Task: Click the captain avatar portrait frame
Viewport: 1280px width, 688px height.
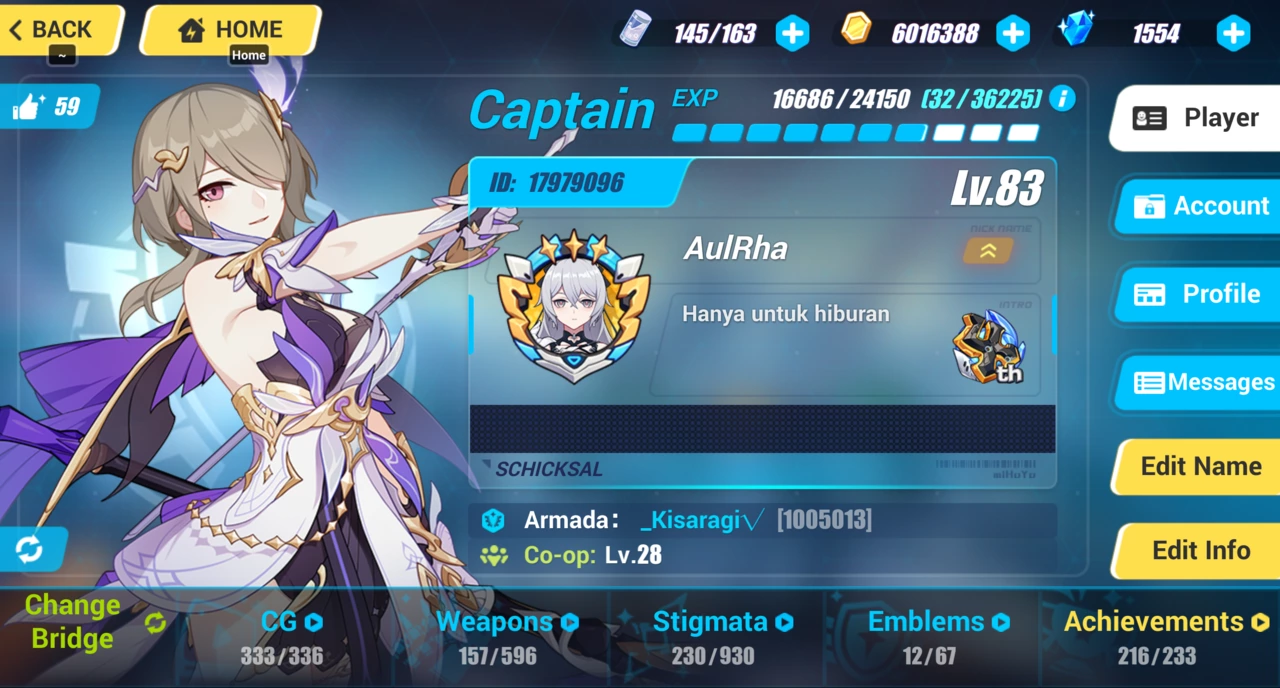Action: point(574,308)
